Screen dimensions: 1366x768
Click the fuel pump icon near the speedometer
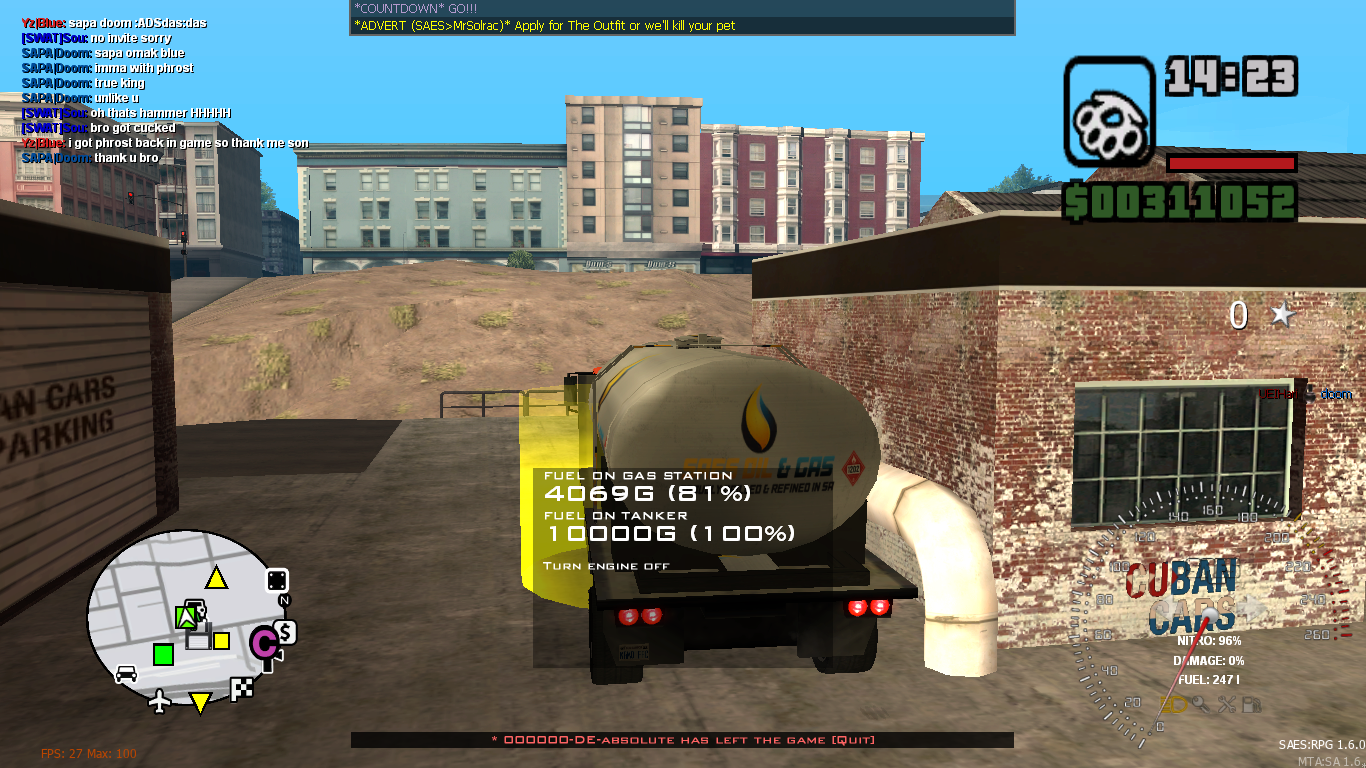(x=1252, y=705)
